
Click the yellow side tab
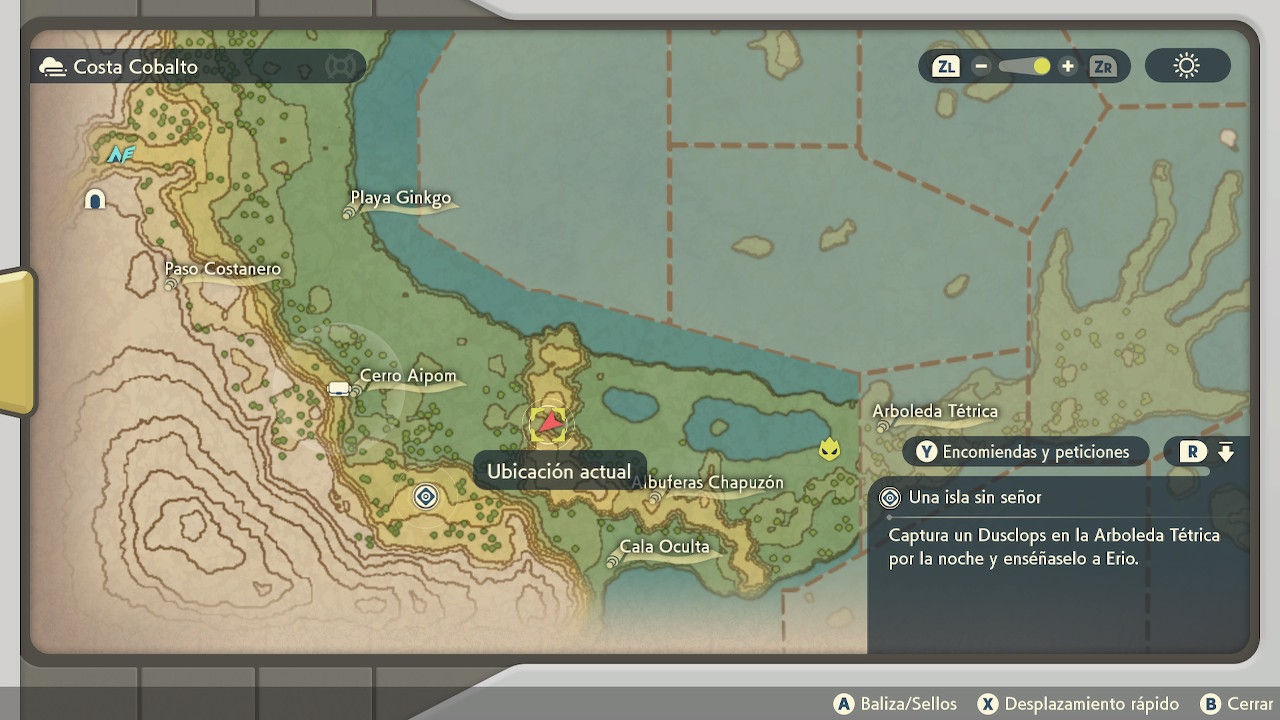(x=17, y=340)
